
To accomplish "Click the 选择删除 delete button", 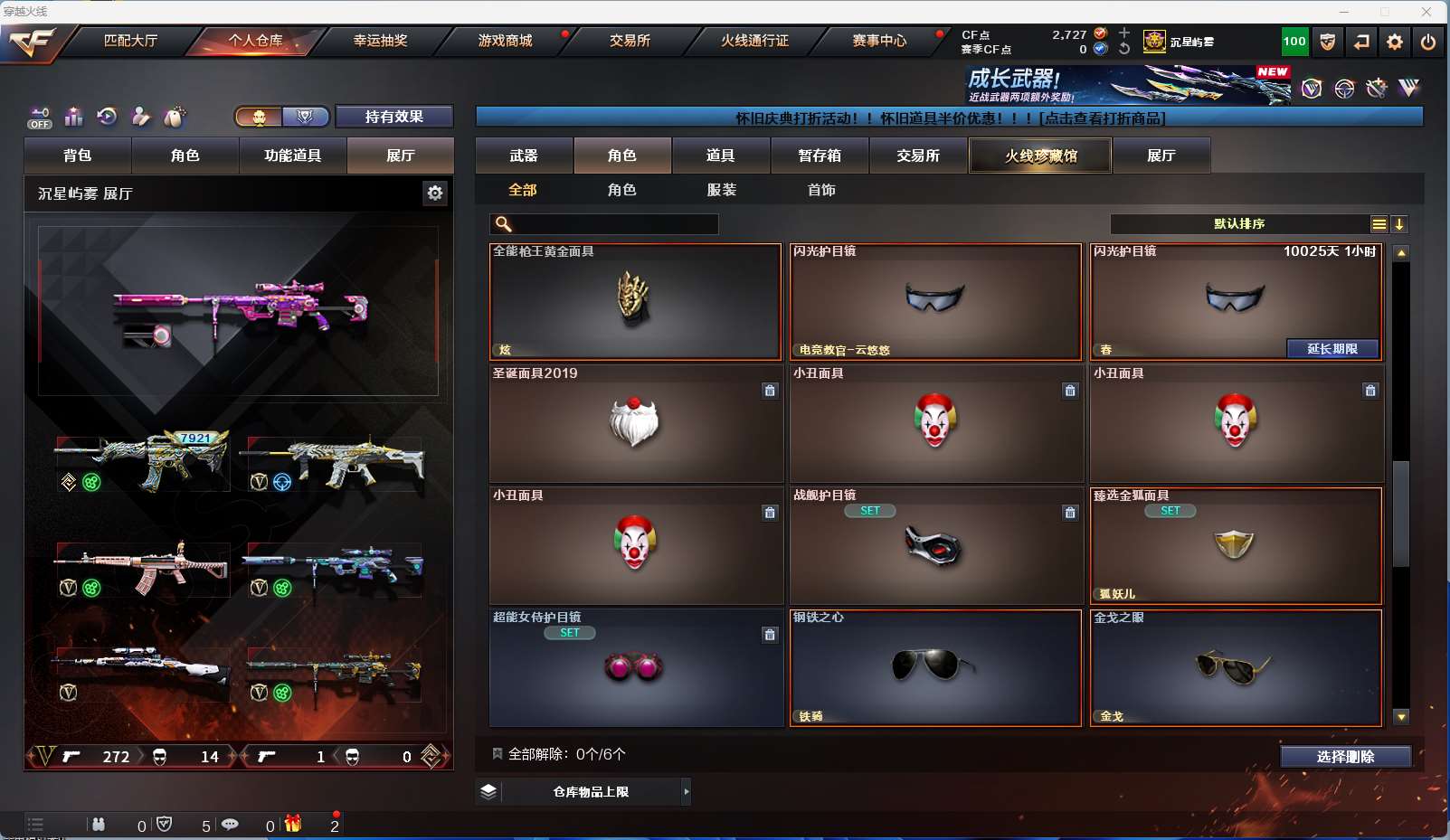I will pos(1345,757).
